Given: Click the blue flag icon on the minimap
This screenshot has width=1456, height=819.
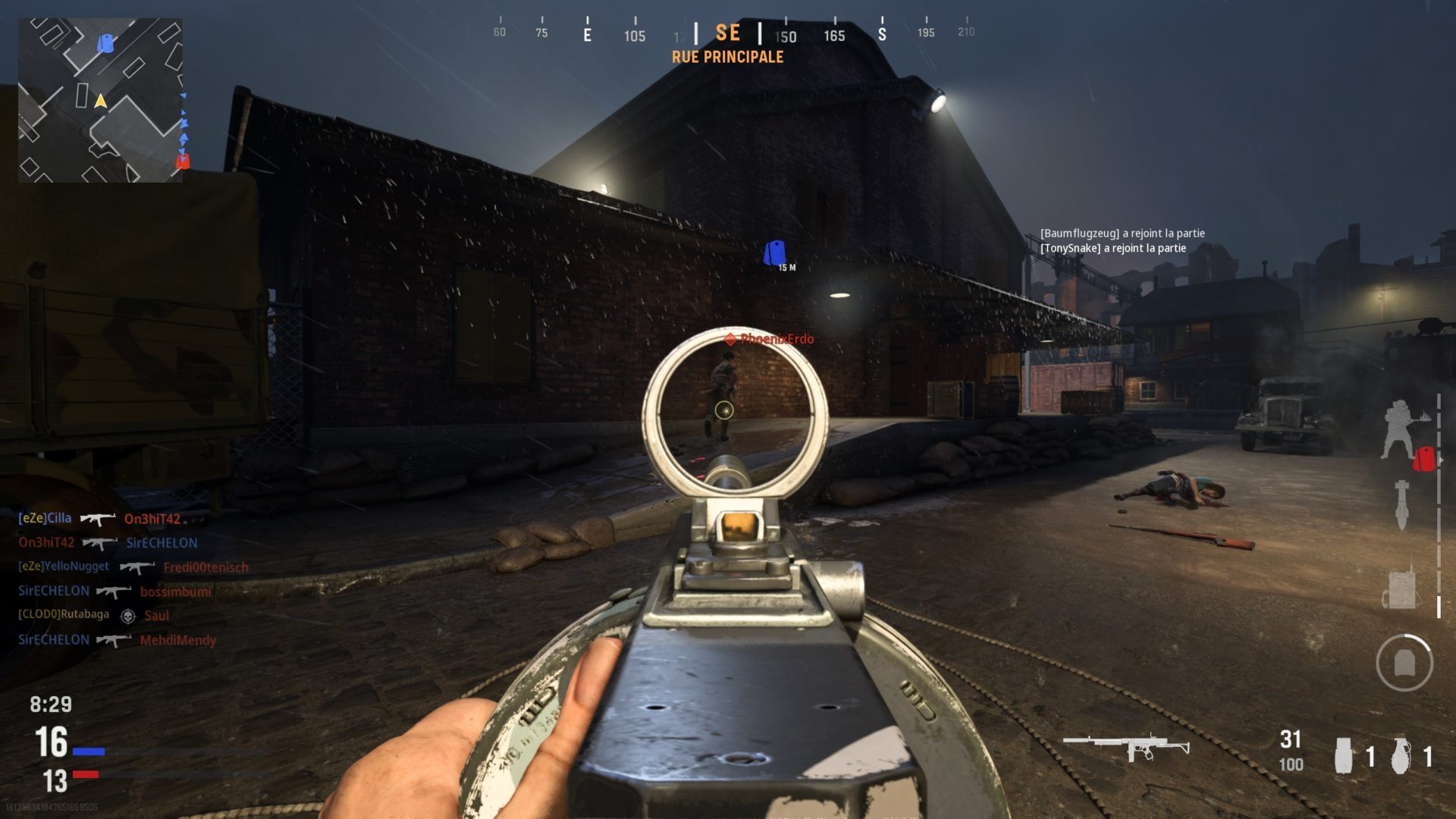Looking at the screenshot, I should [105, 43].
